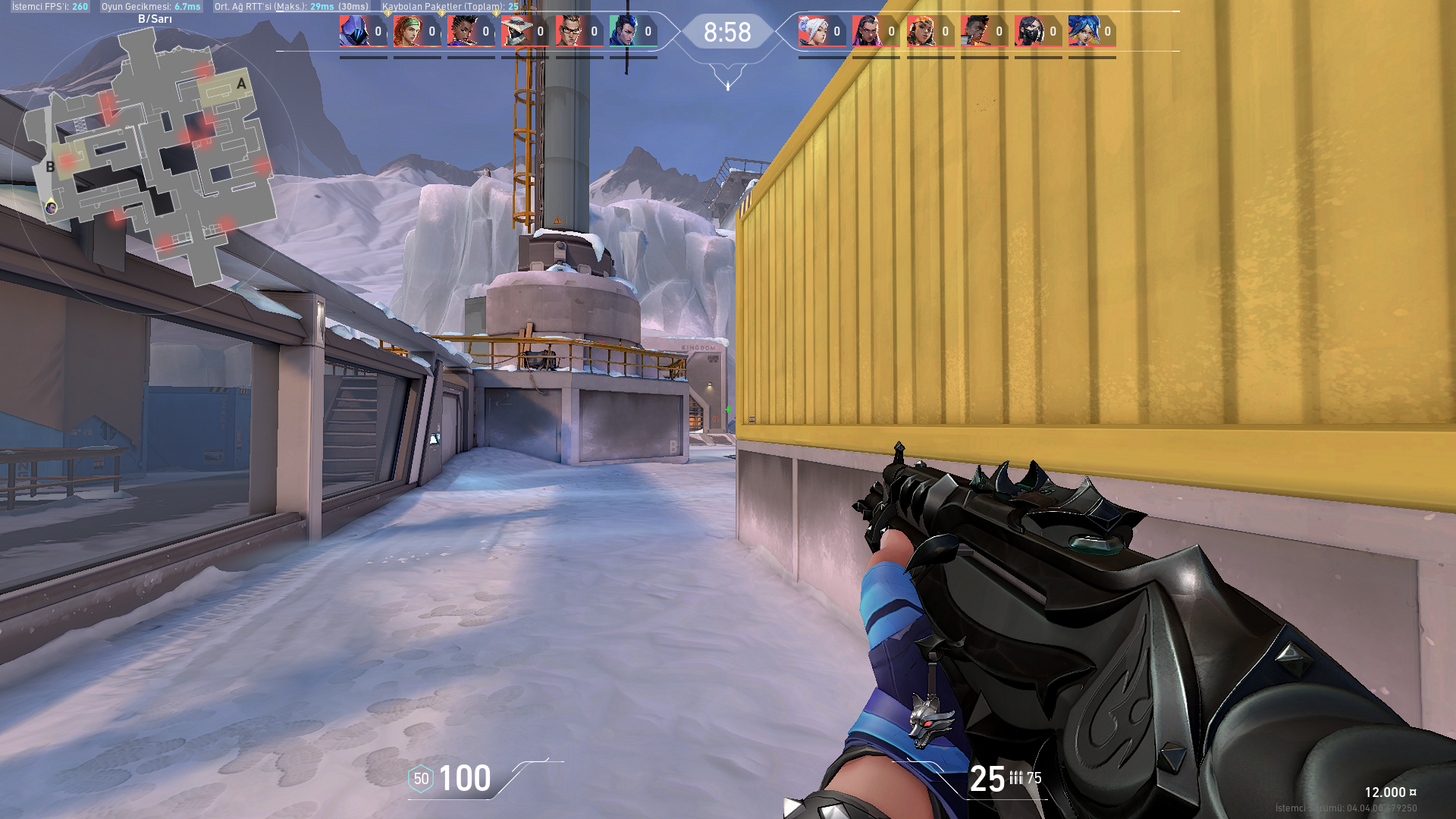
Task: Select Jett's white-haired portrait
Action: coord(812,31)
